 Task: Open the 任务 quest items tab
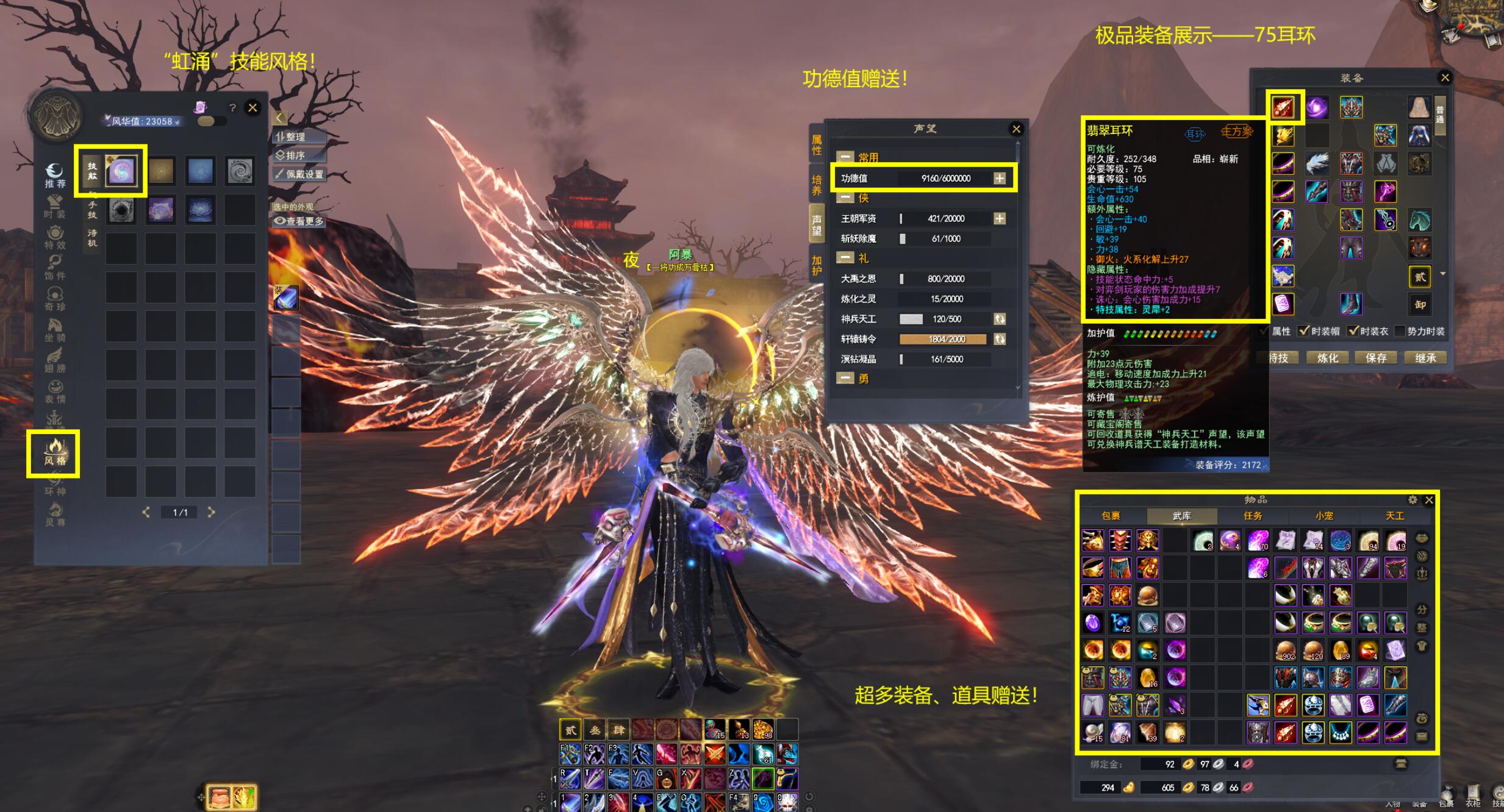pos(1253,516)
